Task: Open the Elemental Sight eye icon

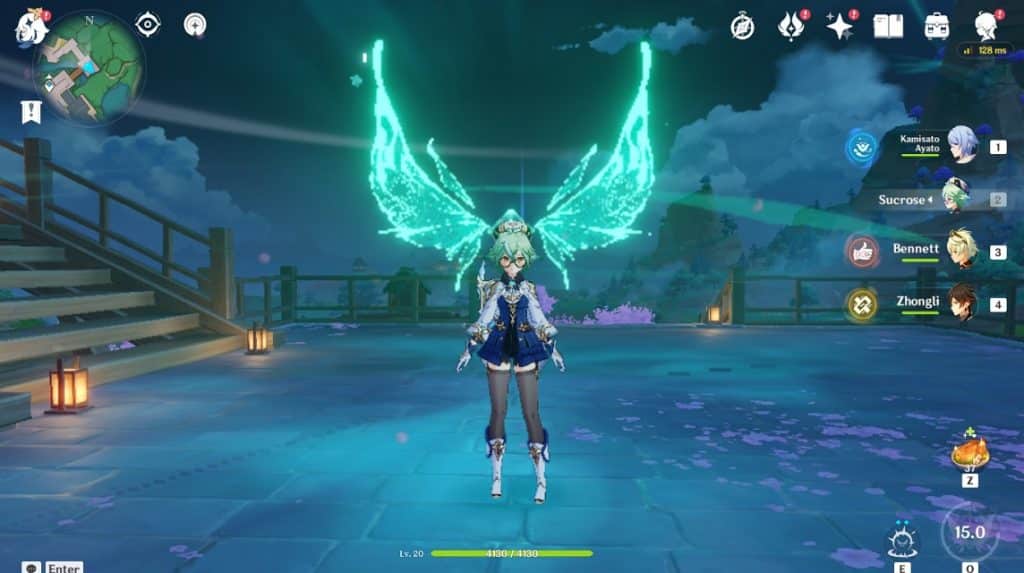Action: pyautogui.click(x=148, y=24)
